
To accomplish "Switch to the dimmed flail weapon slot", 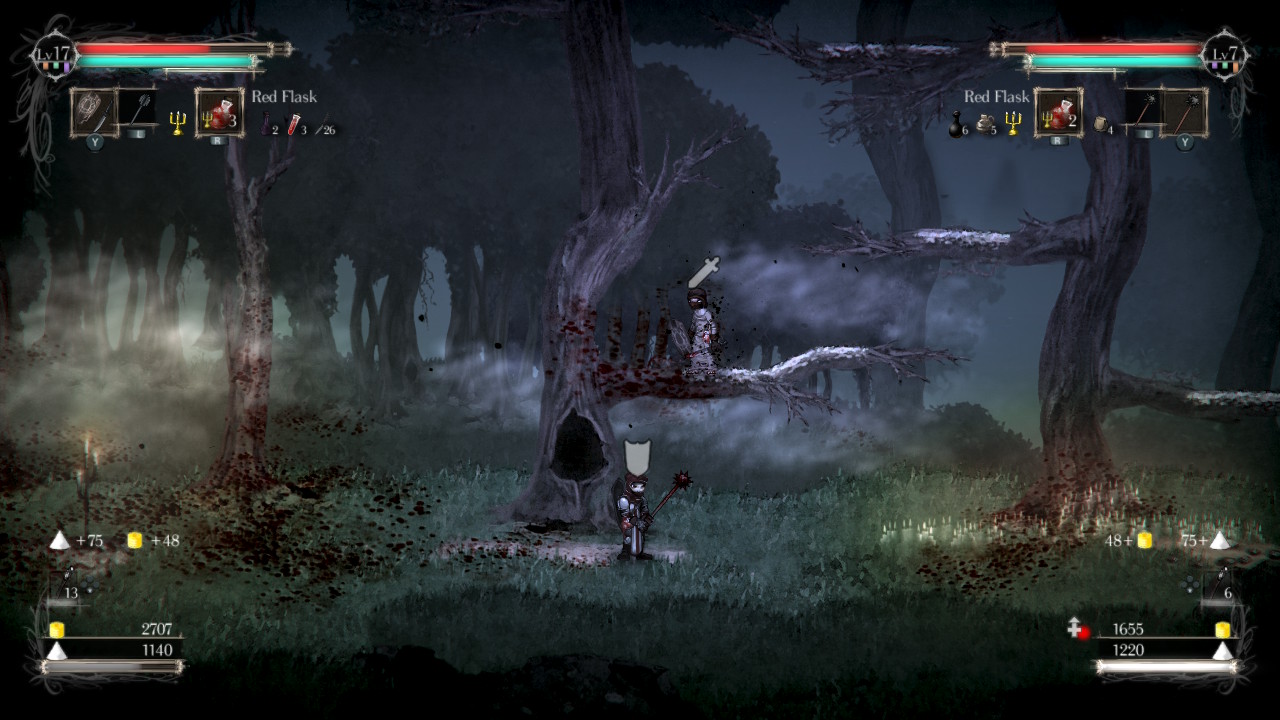I will click(x=136, y=112).
